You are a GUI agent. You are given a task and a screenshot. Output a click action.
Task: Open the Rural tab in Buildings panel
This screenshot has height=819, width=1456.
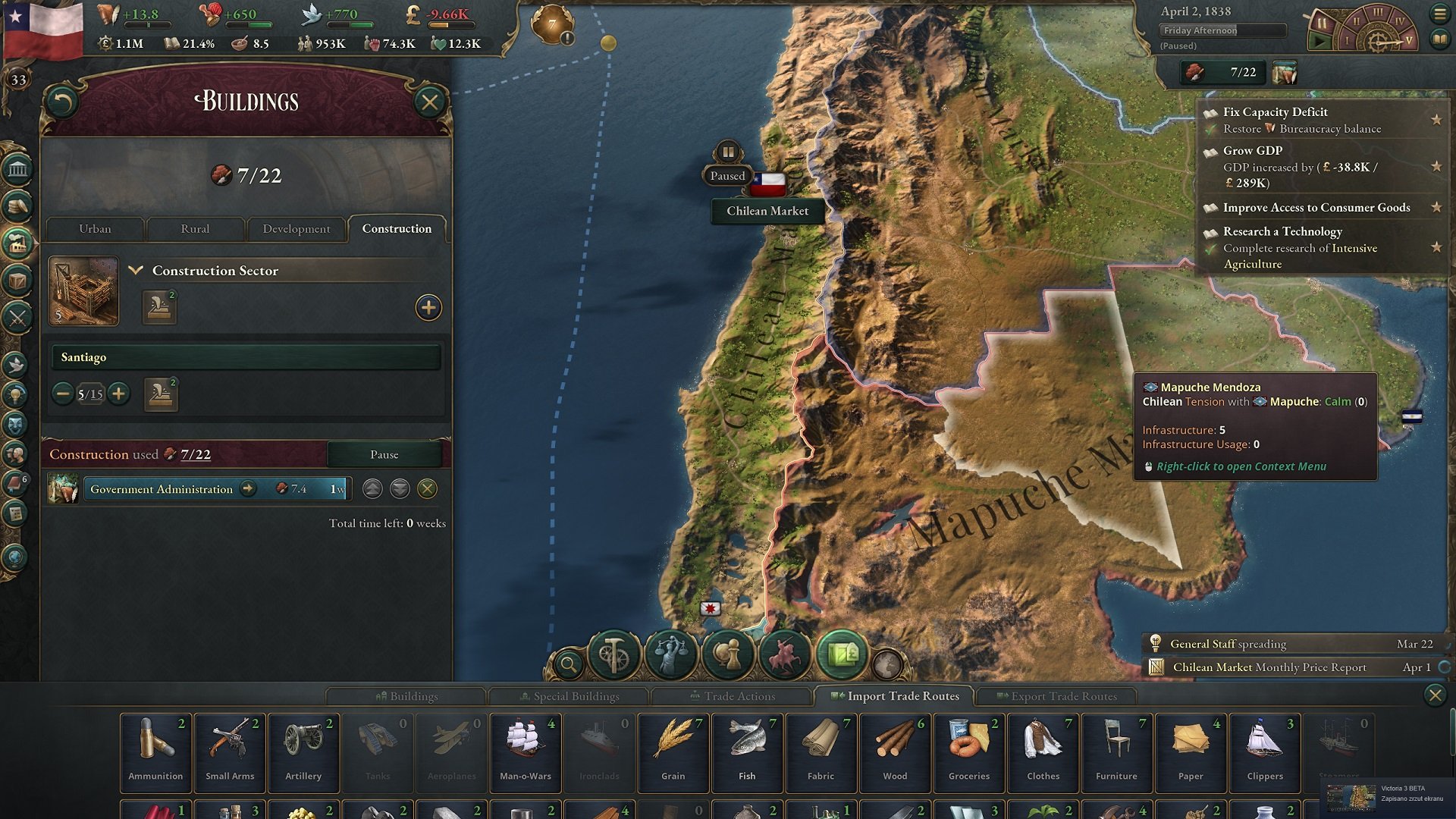click(195, 228)
